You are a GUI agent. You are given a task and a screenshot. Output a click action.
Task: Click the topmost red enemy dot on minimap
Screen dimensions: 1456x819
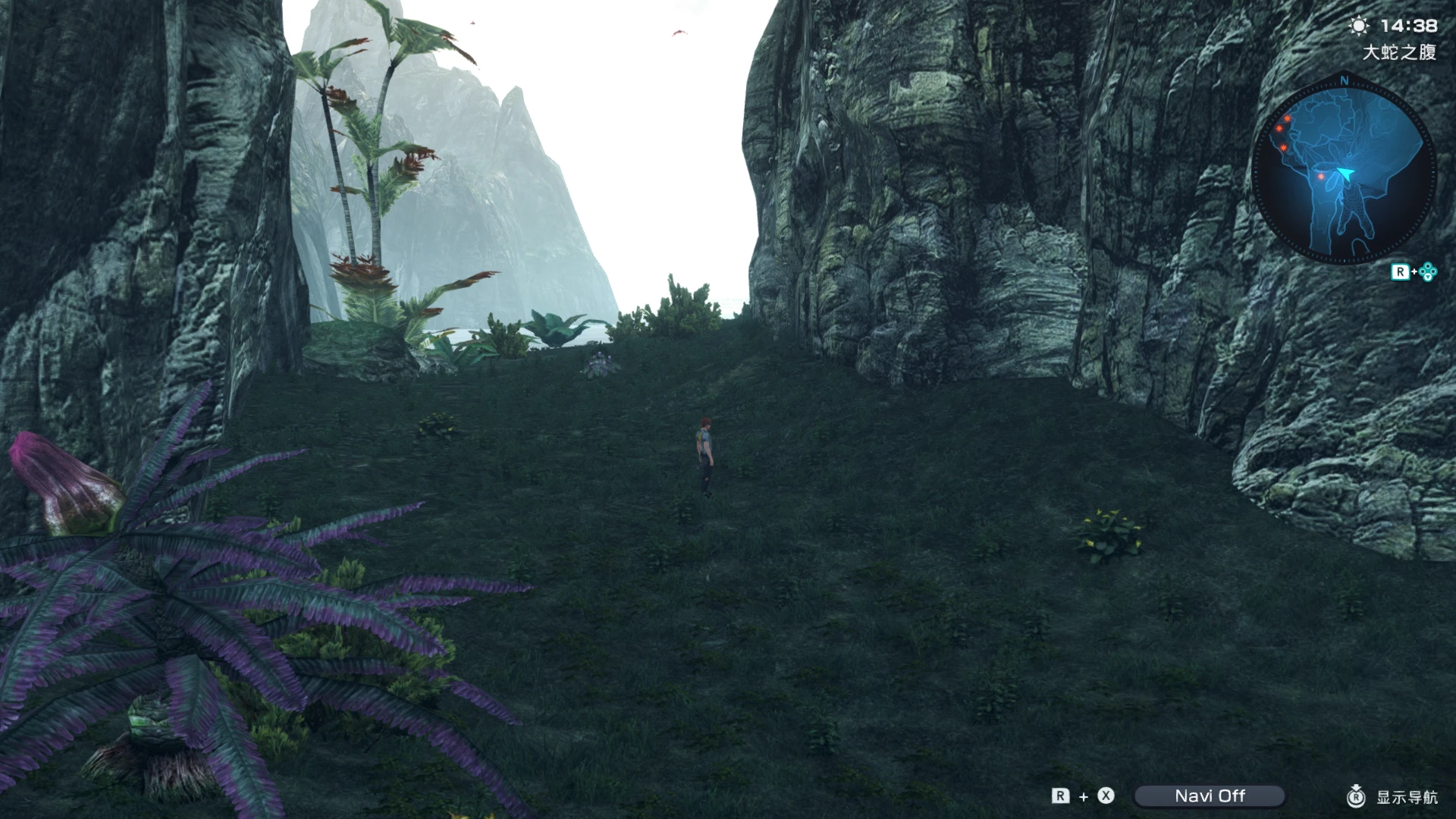(x=1287, y=120)
